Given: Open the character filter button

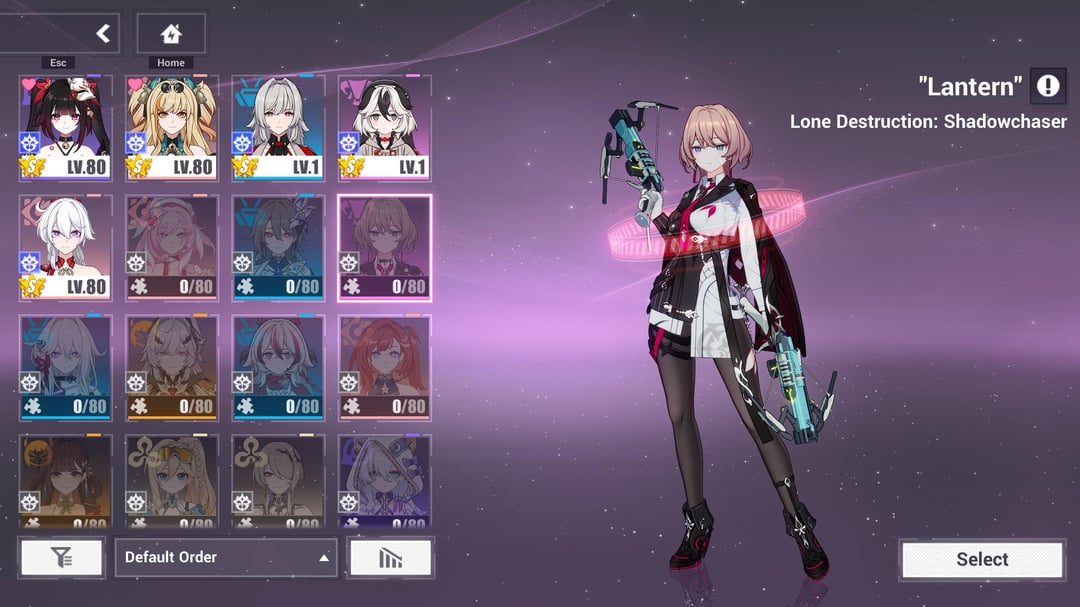Looking at the screenshot, I should point(61,558).
